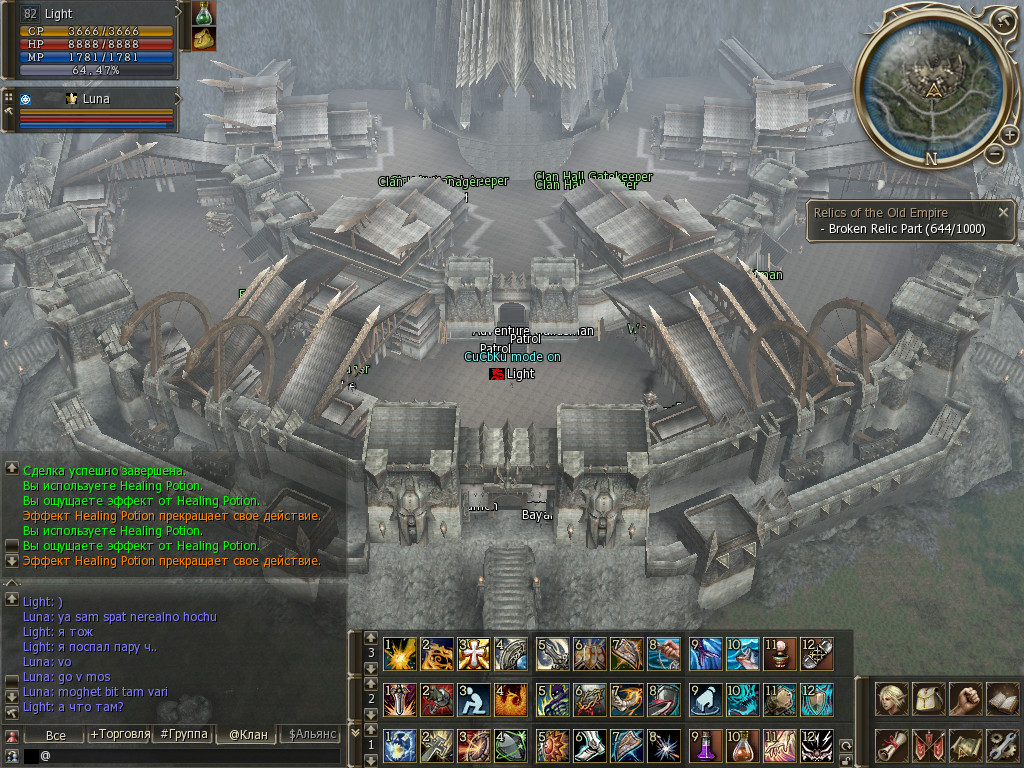Open the inventory backpack icon
The width and height of the screenshot is (1024, 768).
929,698
